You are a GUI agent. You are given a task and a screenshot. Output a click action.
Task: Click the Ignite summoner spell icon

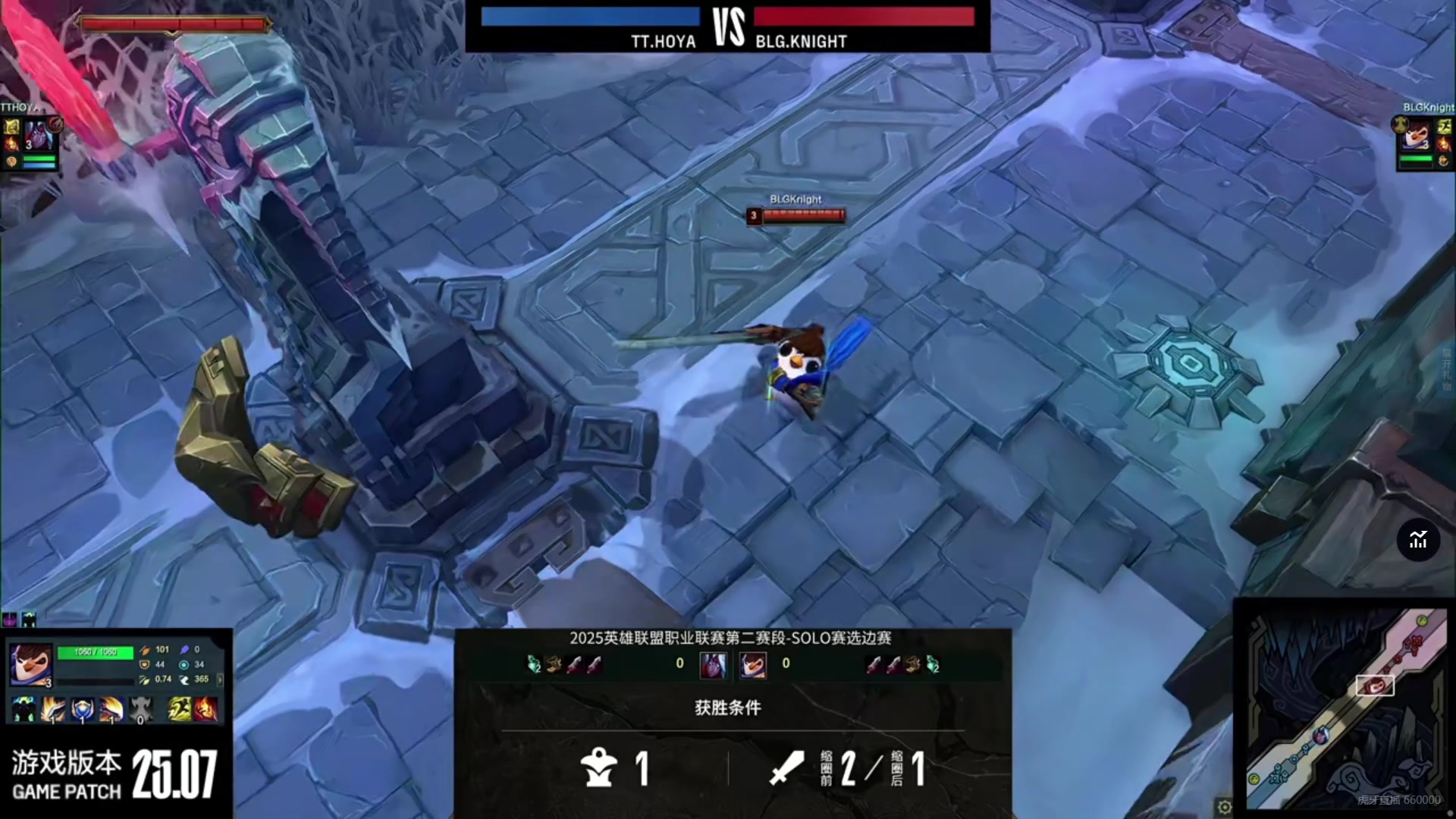(x=206, y=709)
